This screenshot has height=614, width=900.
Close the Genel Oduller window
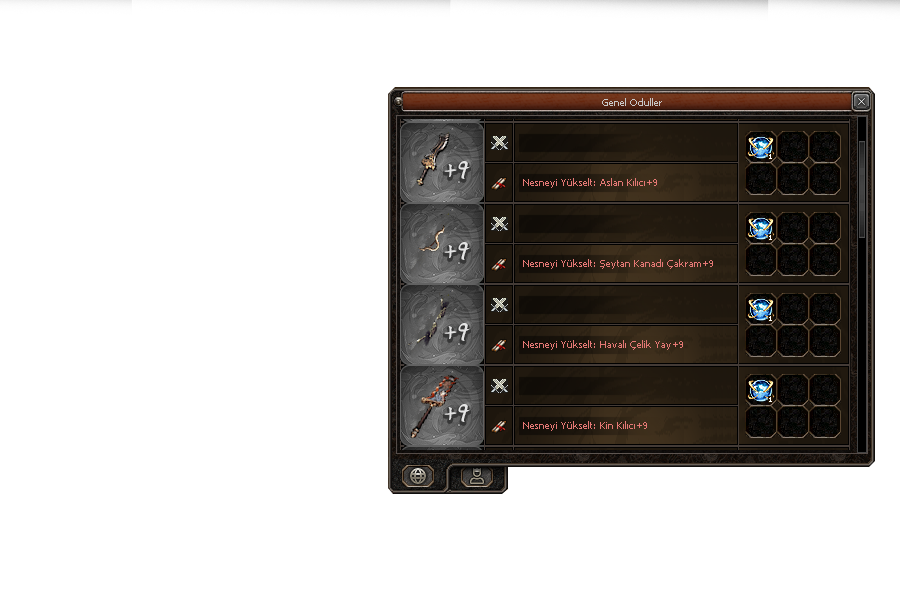861,102
